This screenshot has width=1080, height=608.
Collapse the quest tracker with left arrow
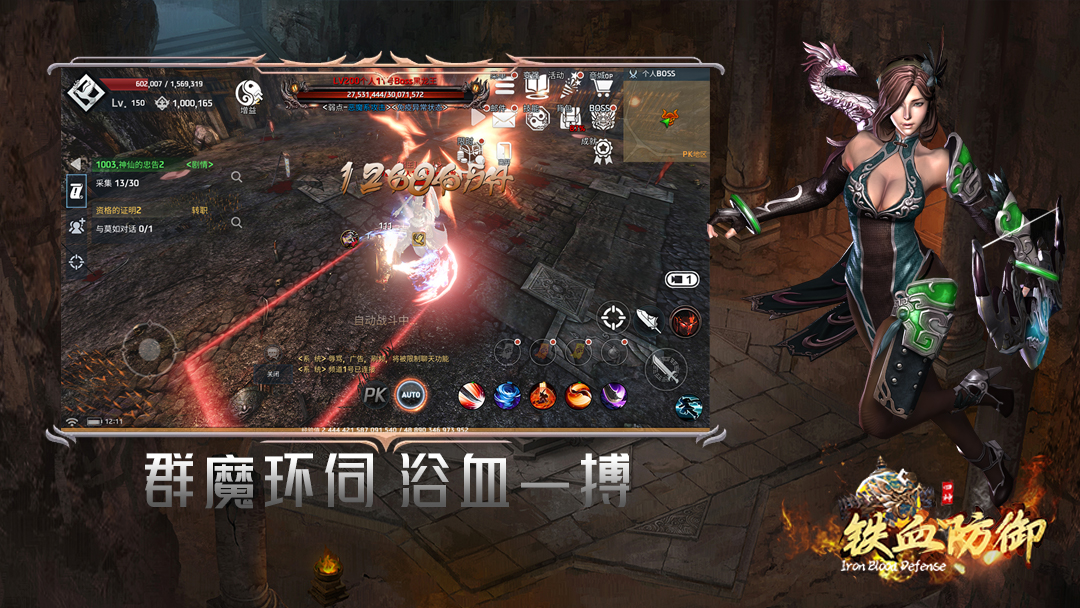(75, 163)
